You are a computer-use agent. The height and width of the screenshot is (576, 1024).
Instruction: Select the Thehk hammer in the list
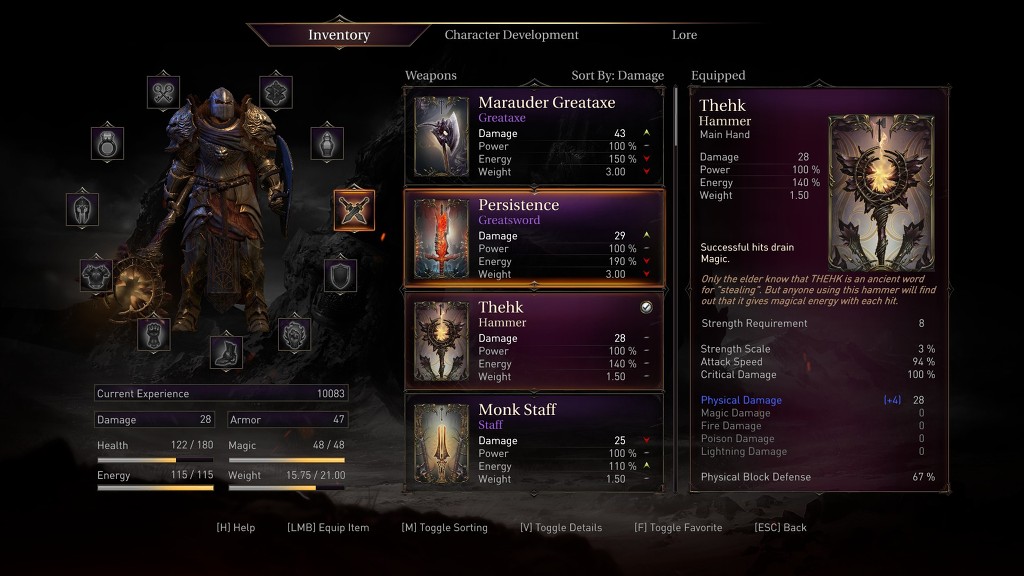pyautogui.click(x=534, y=341)
